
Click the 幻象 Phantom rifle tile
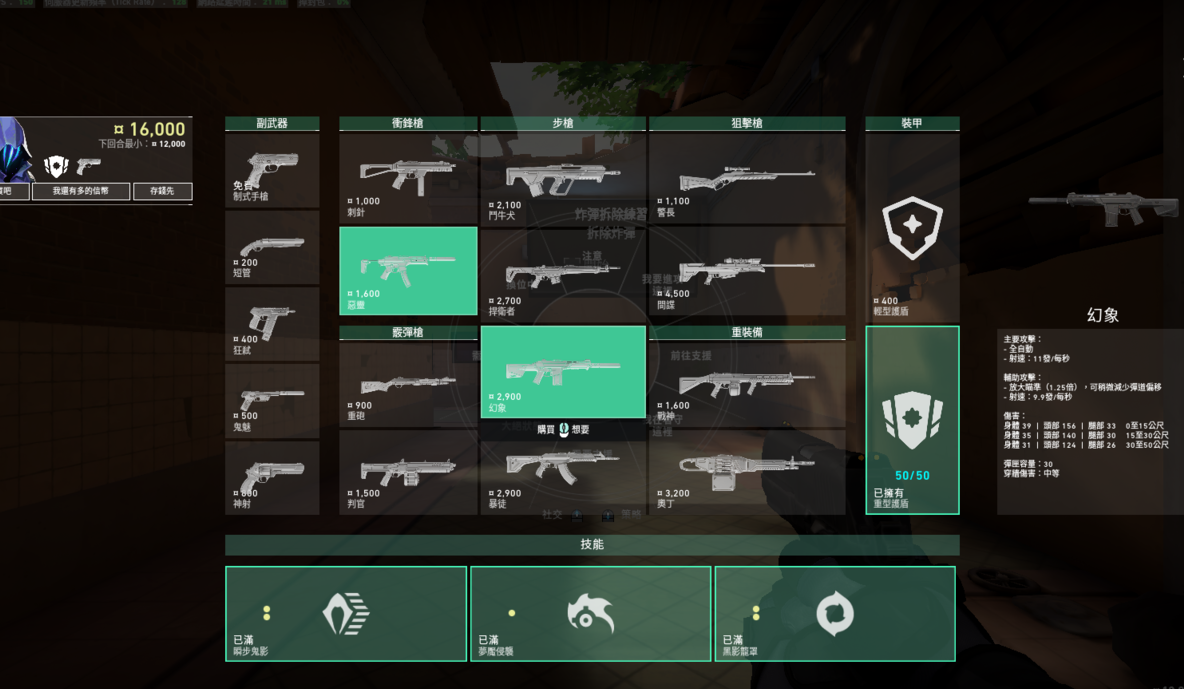pos(562,371)
